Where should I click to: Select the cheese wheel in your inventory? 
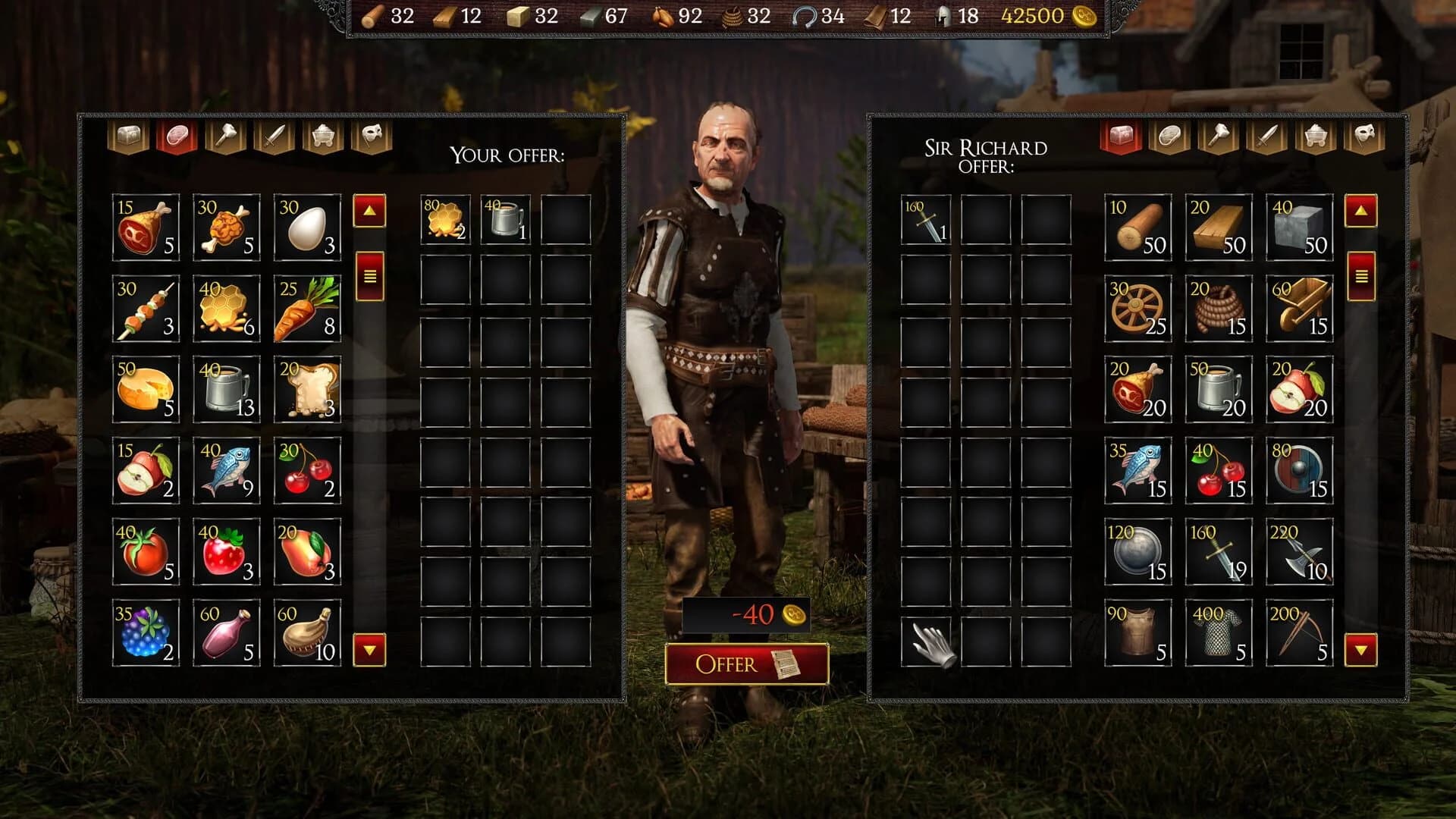point(146,388)
